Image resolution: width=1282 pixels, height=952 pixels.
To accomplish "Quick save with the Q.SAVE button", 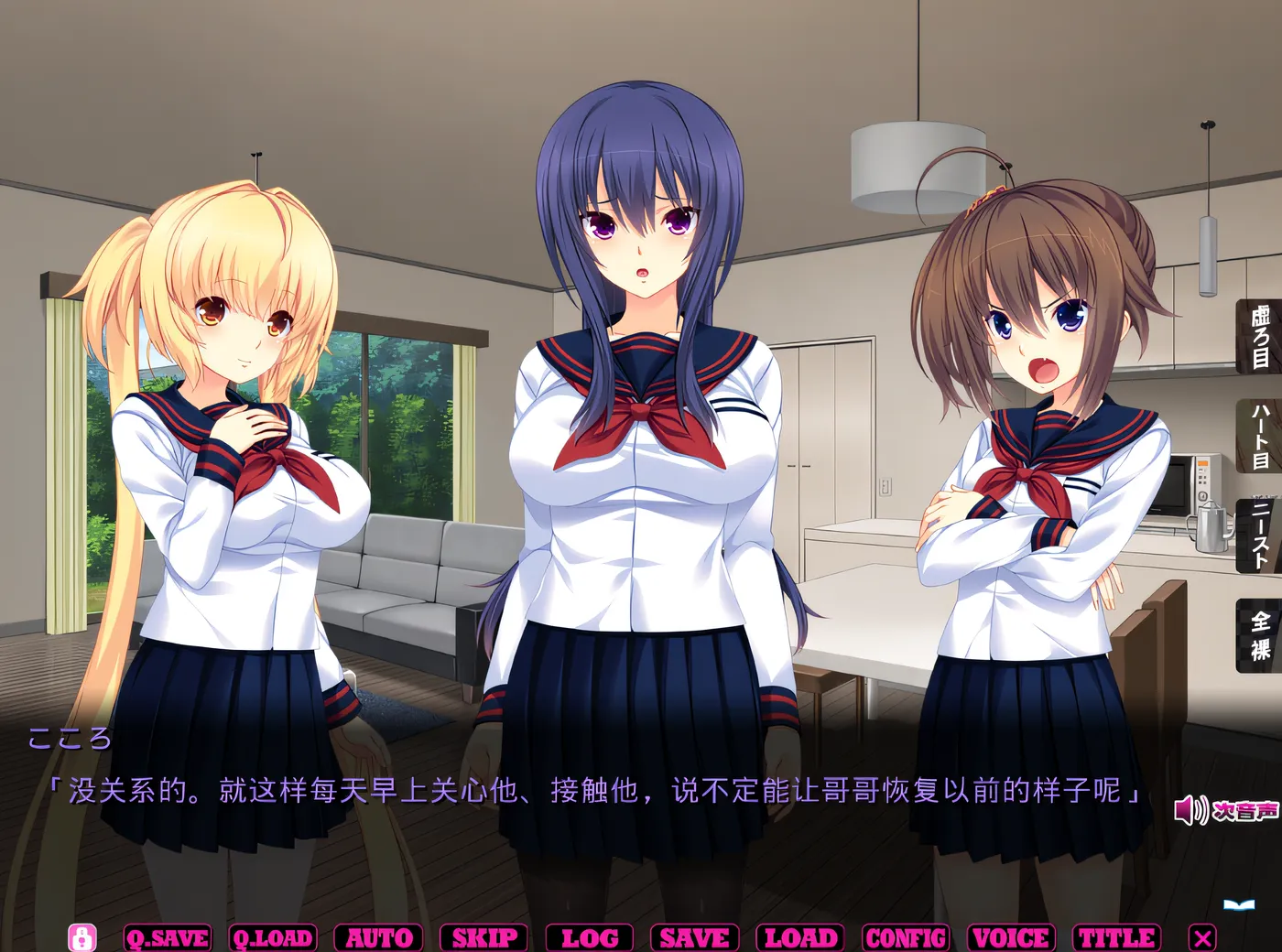I will [167, 936].
